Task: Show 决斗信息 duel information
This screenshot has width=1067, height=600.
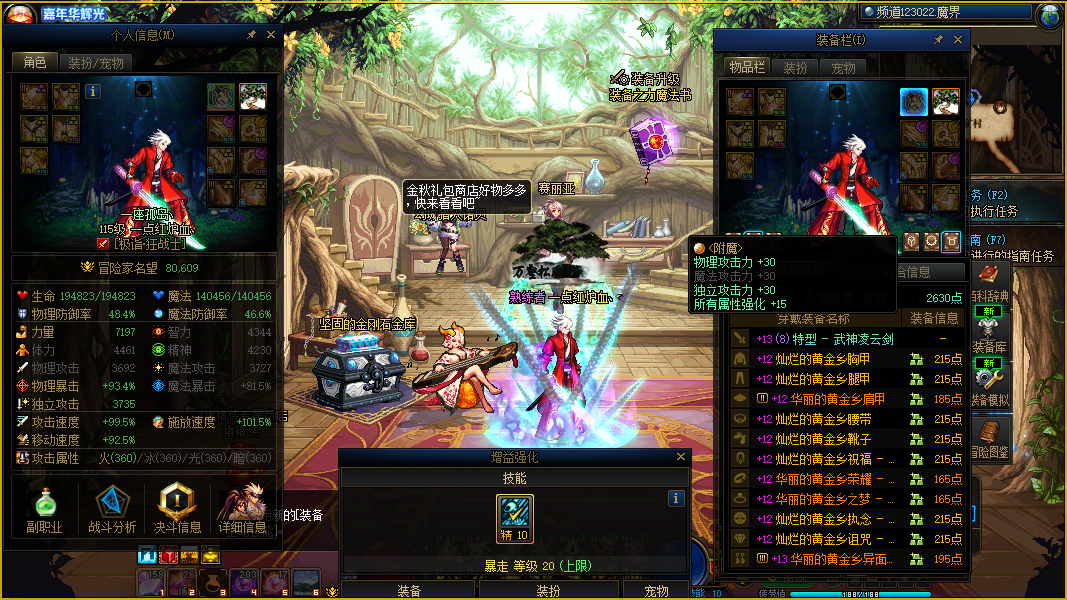Action: 177,508
